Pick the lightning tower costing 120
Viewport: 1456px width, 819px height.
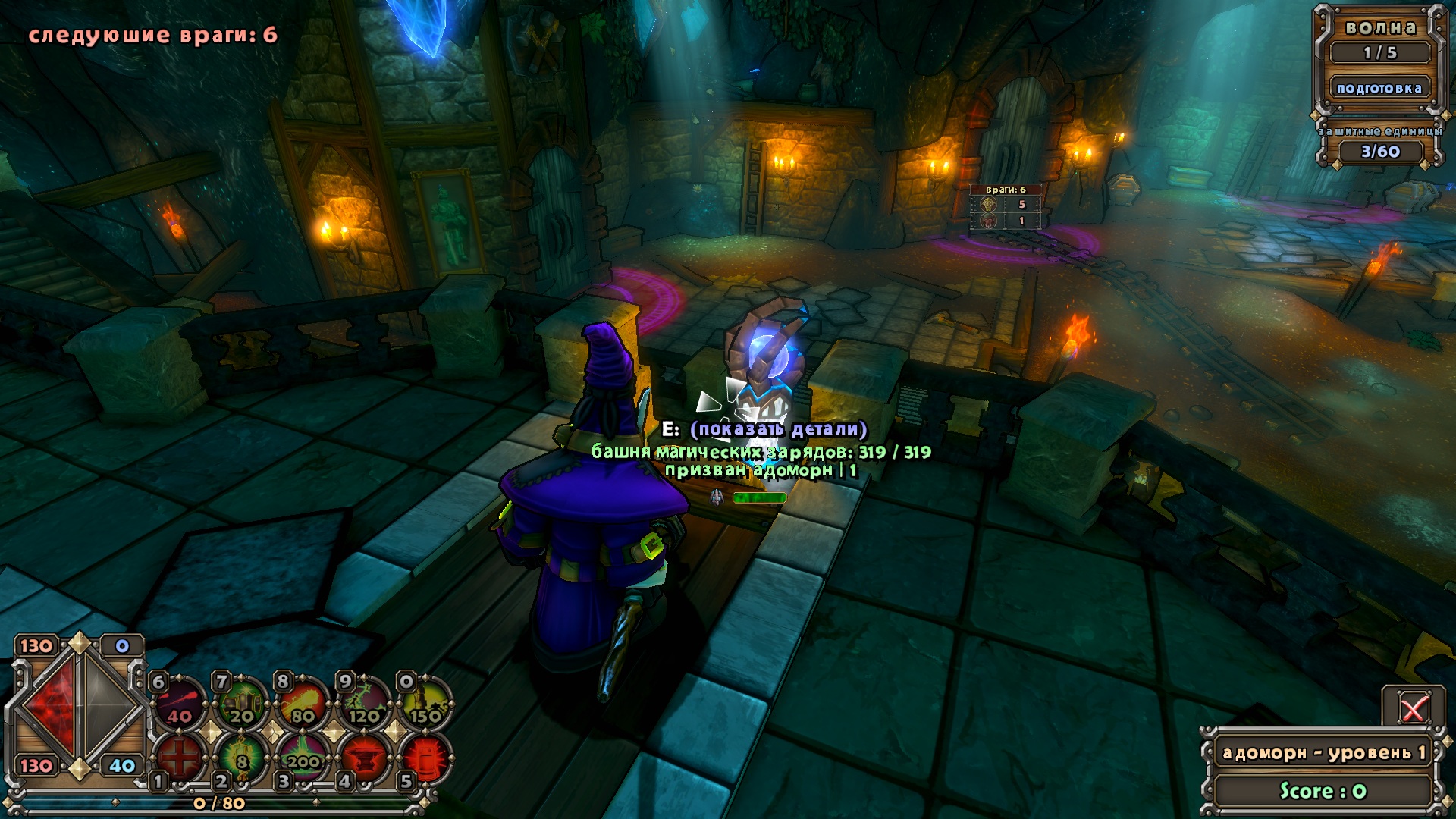point(365,704)
